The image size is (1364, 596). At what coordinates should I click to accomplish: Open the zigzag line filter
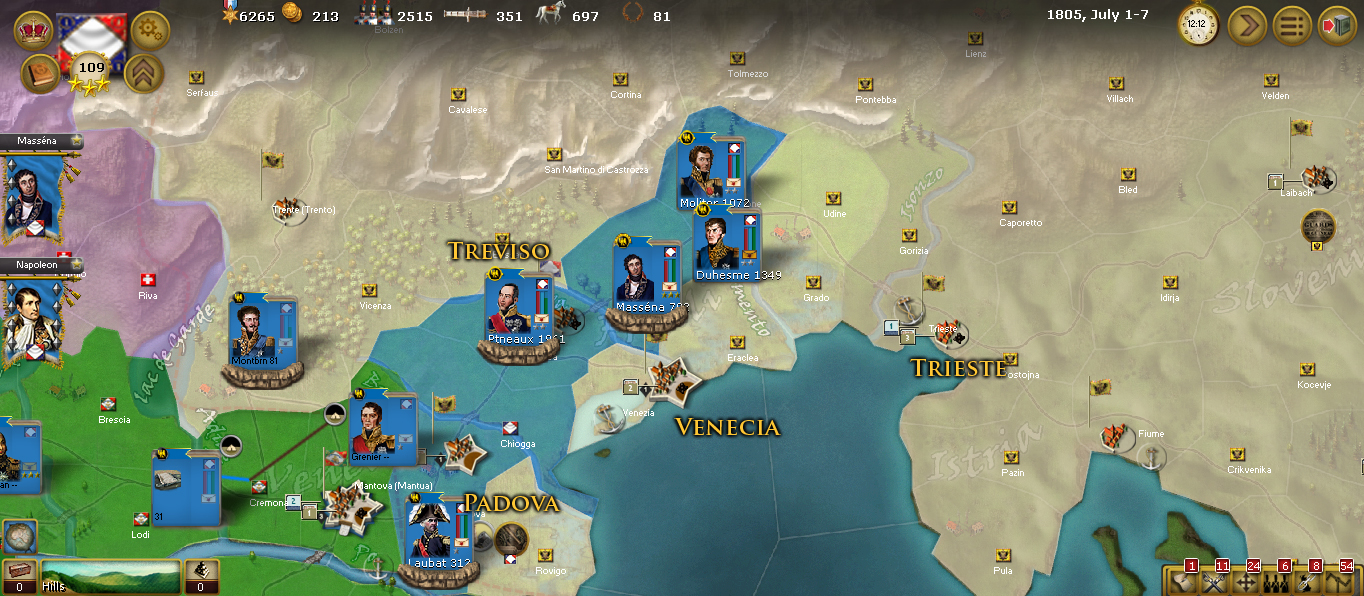1341,581
